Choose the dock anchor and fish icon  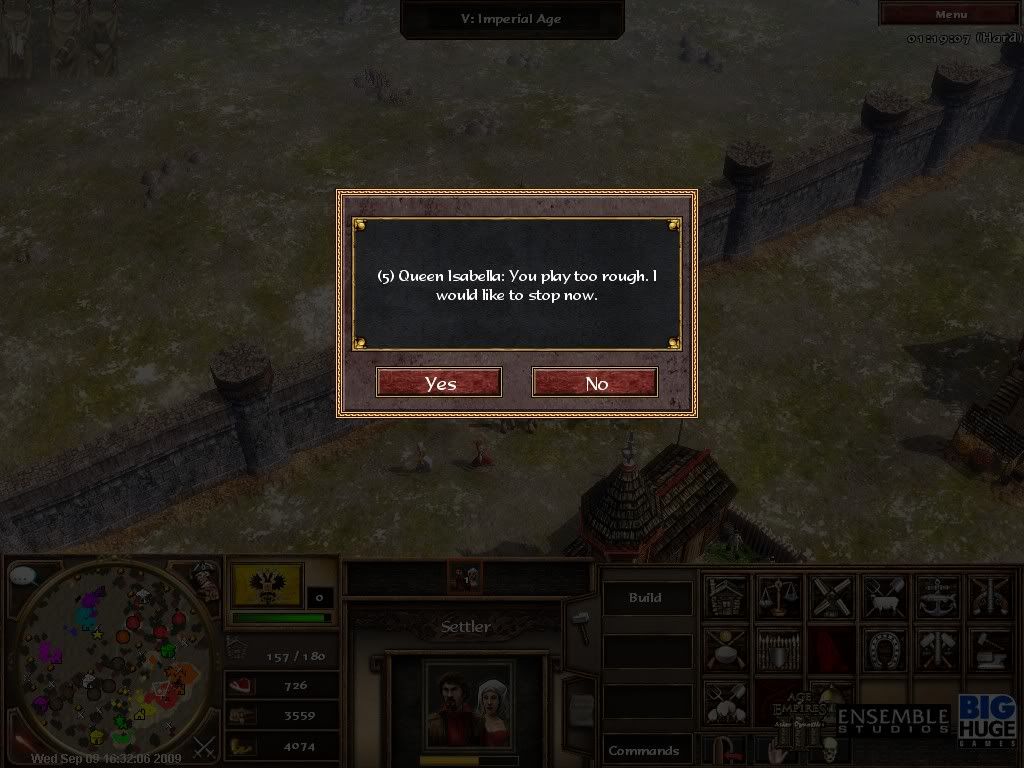point(935,596)
